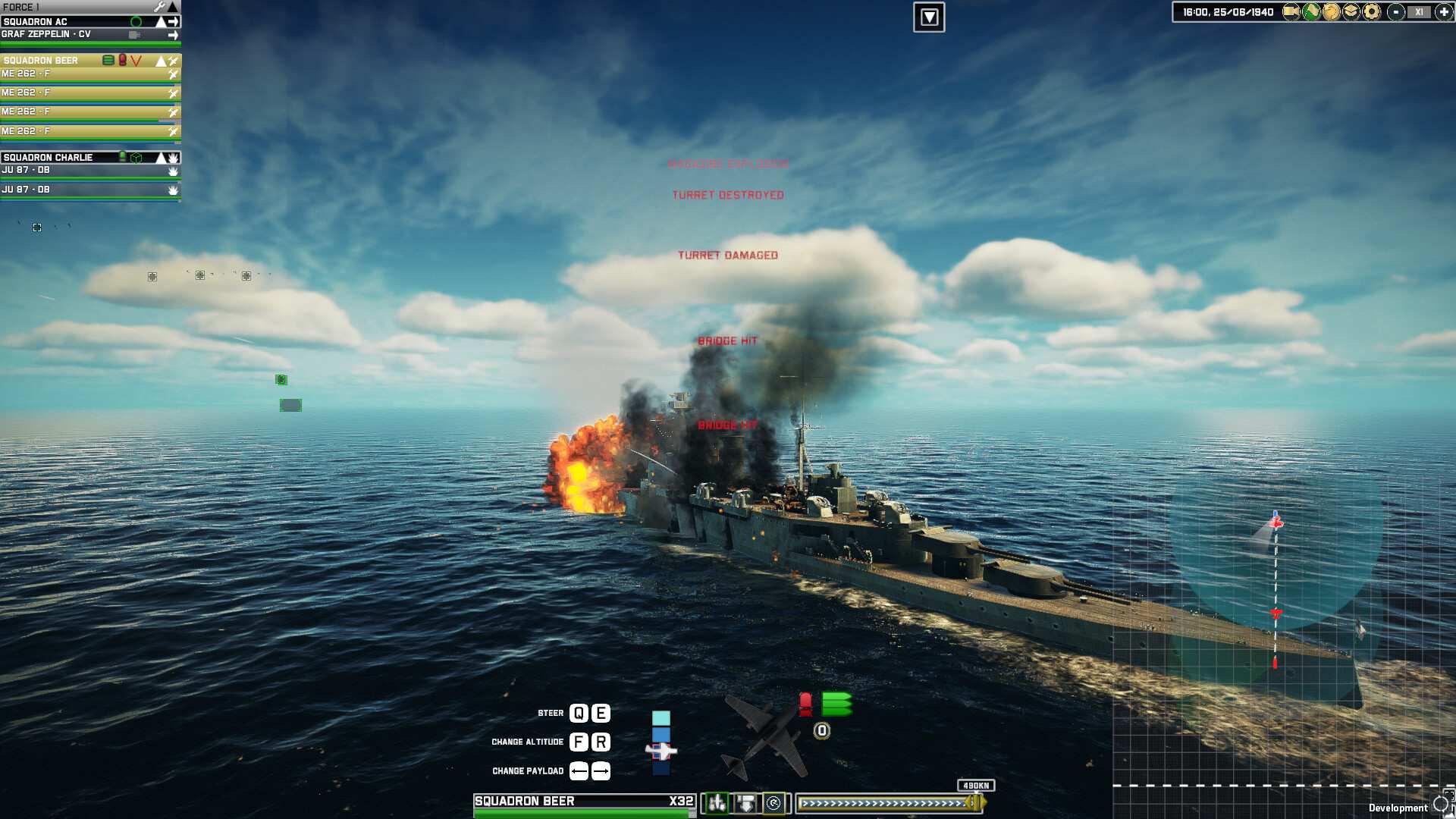Open force settings with the wrench icon

tap(159, 6)
